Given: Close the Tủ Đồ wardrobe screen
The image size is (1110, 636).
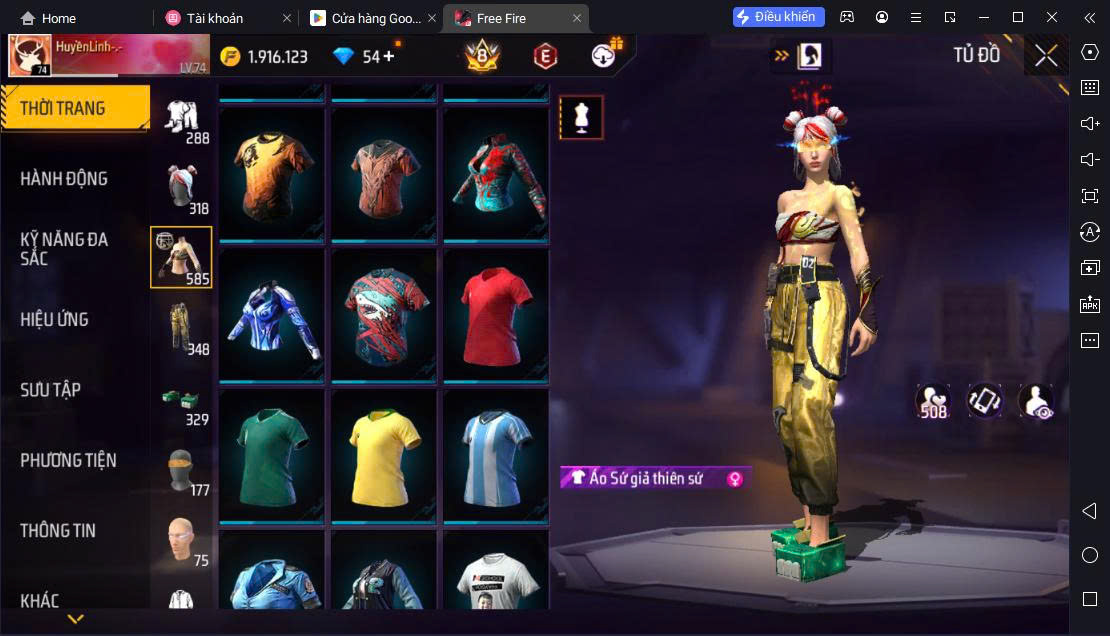Looking at the screenshot, I should tap(1046, 56).
